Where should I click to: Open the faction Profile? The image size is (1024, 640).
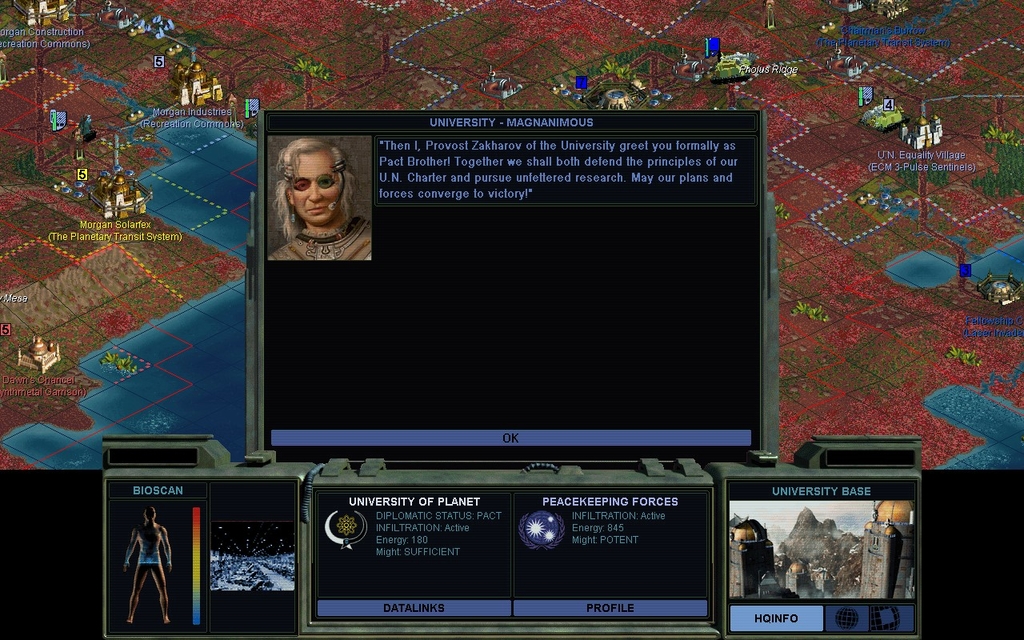[610, 608]
